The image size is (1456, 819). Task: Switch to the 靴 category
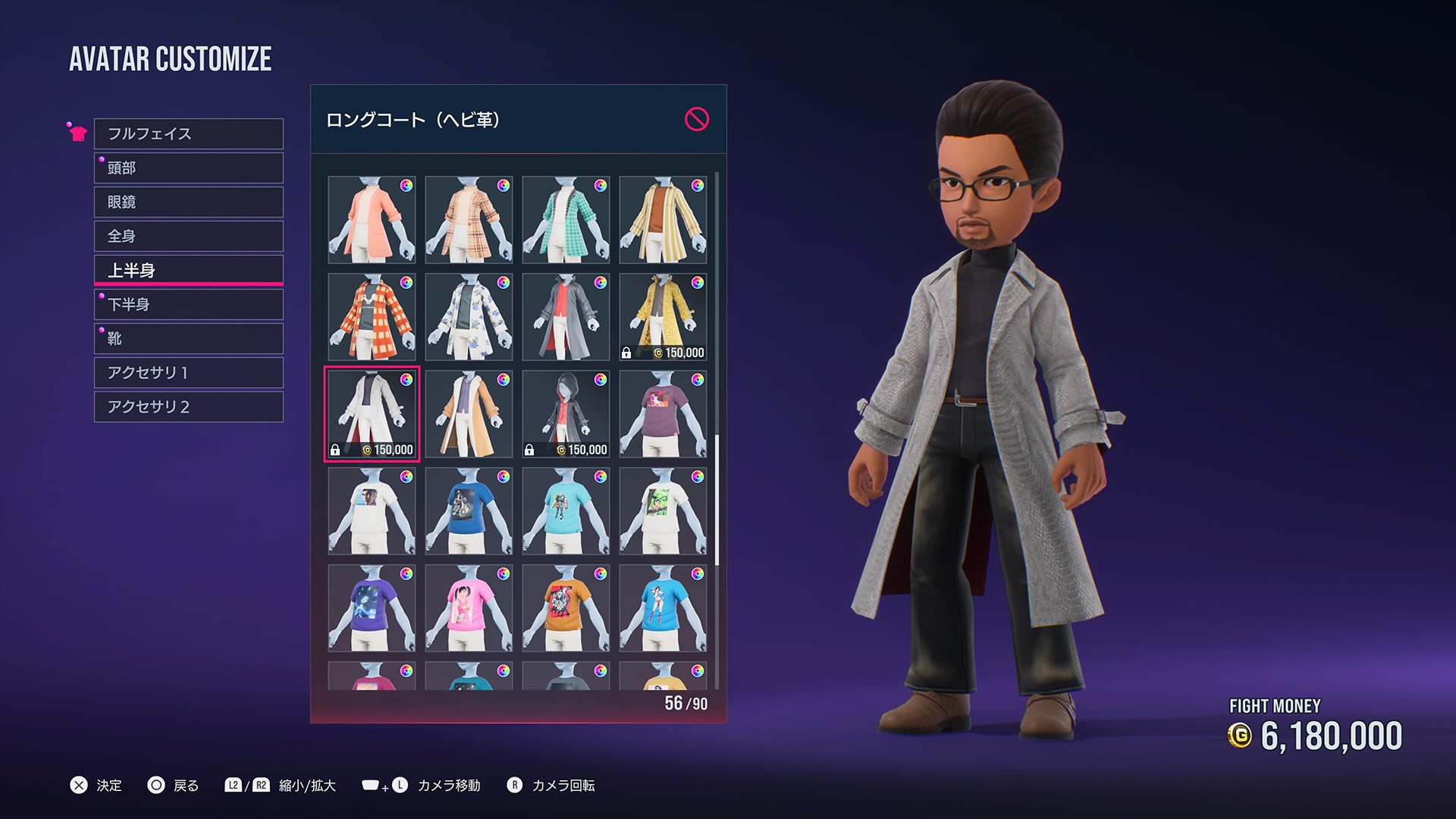click(x=188, y=338)
